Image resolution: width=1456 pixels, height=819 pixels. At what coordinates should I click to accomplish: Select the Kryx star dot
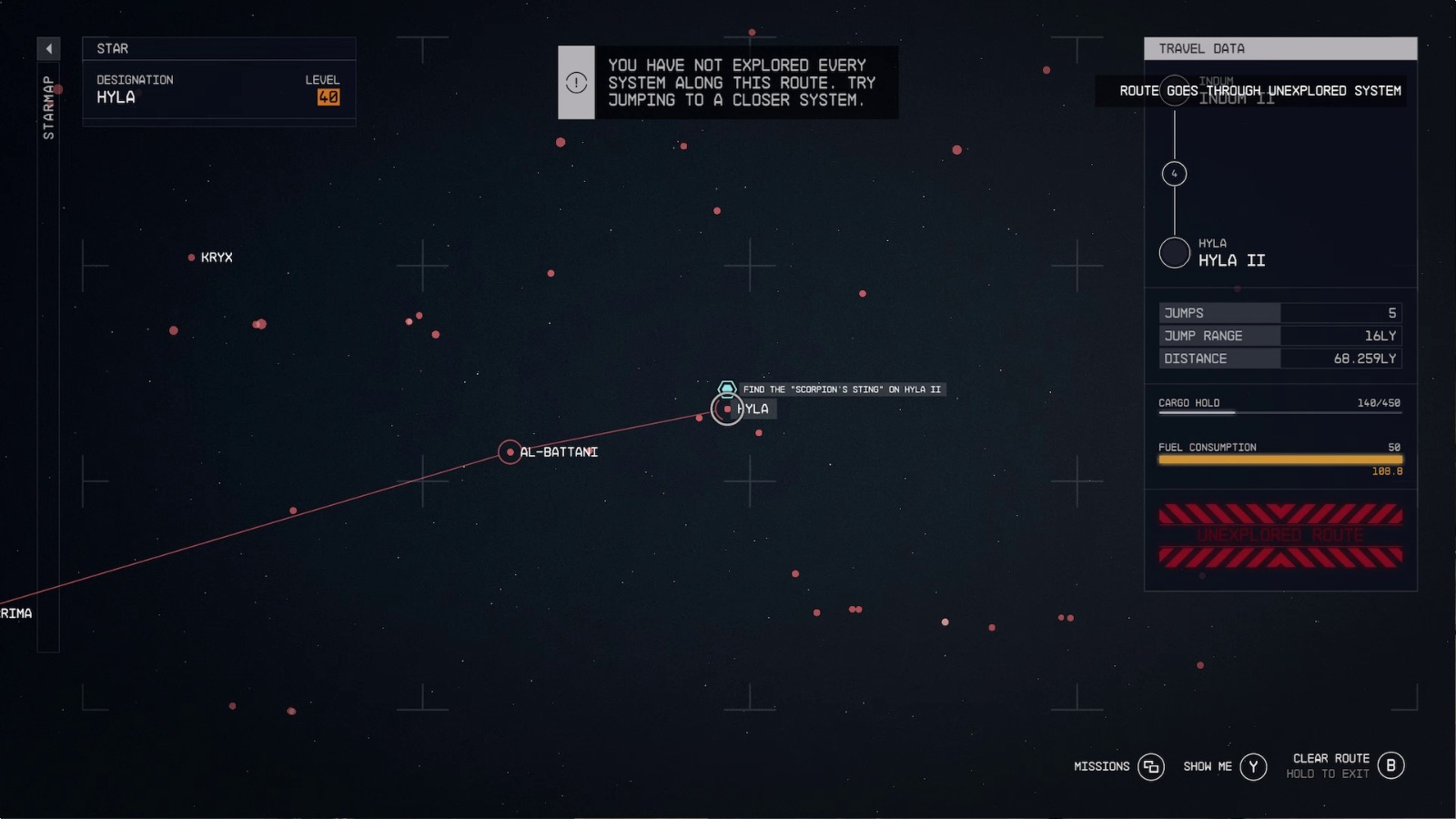(190, 258)
